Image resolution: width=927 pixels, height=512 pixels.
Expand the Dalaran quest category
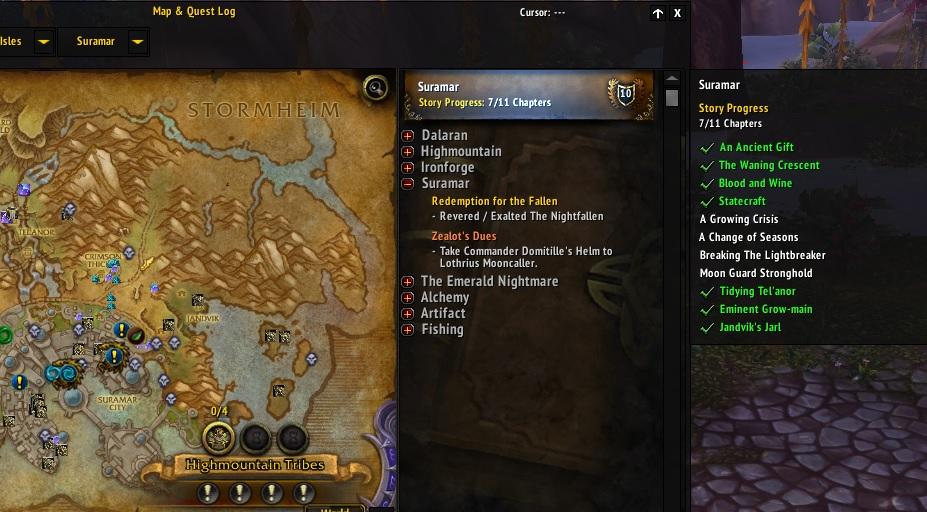[408, 136]
